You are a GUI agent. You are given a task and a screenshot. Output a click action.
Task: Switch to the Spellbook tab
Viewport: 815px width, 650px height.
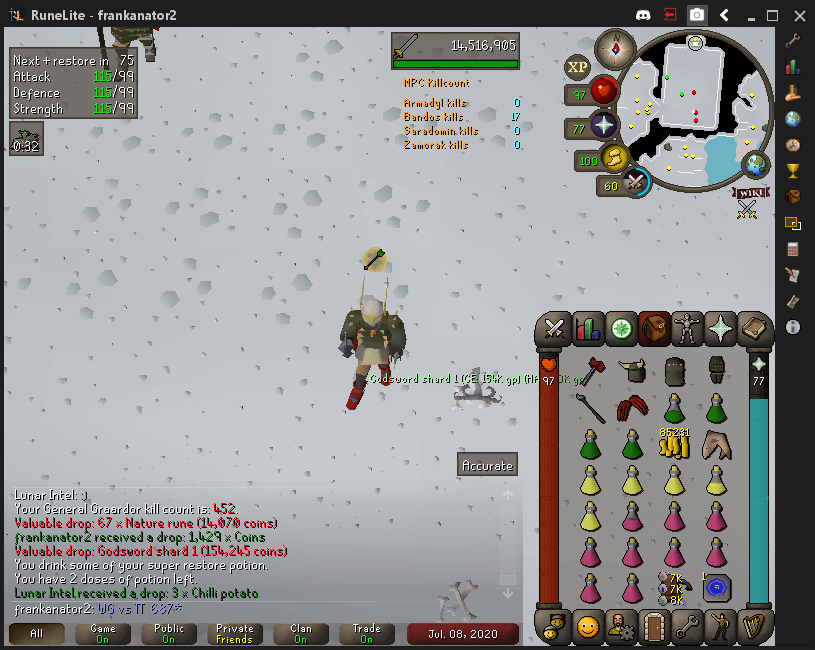coord(753,328)
